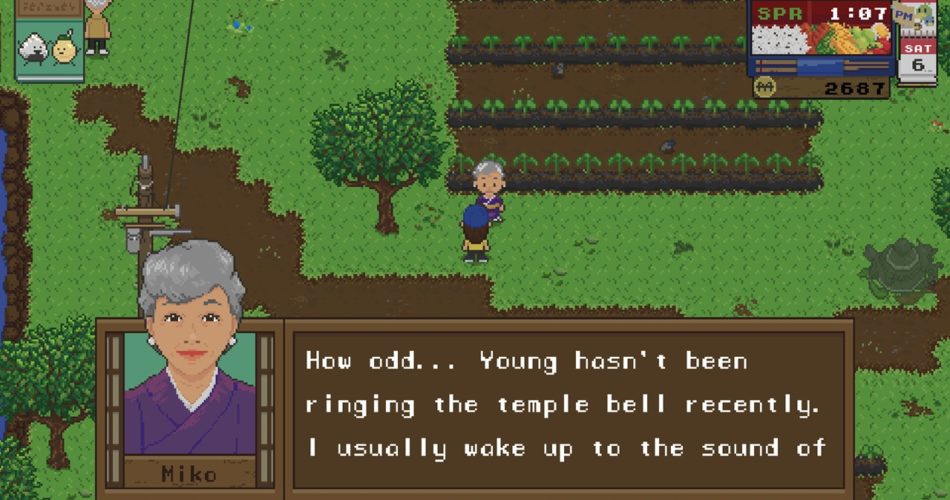
Task: Select the onigiri rice ball spirit icon
Action: click(35, 49)
